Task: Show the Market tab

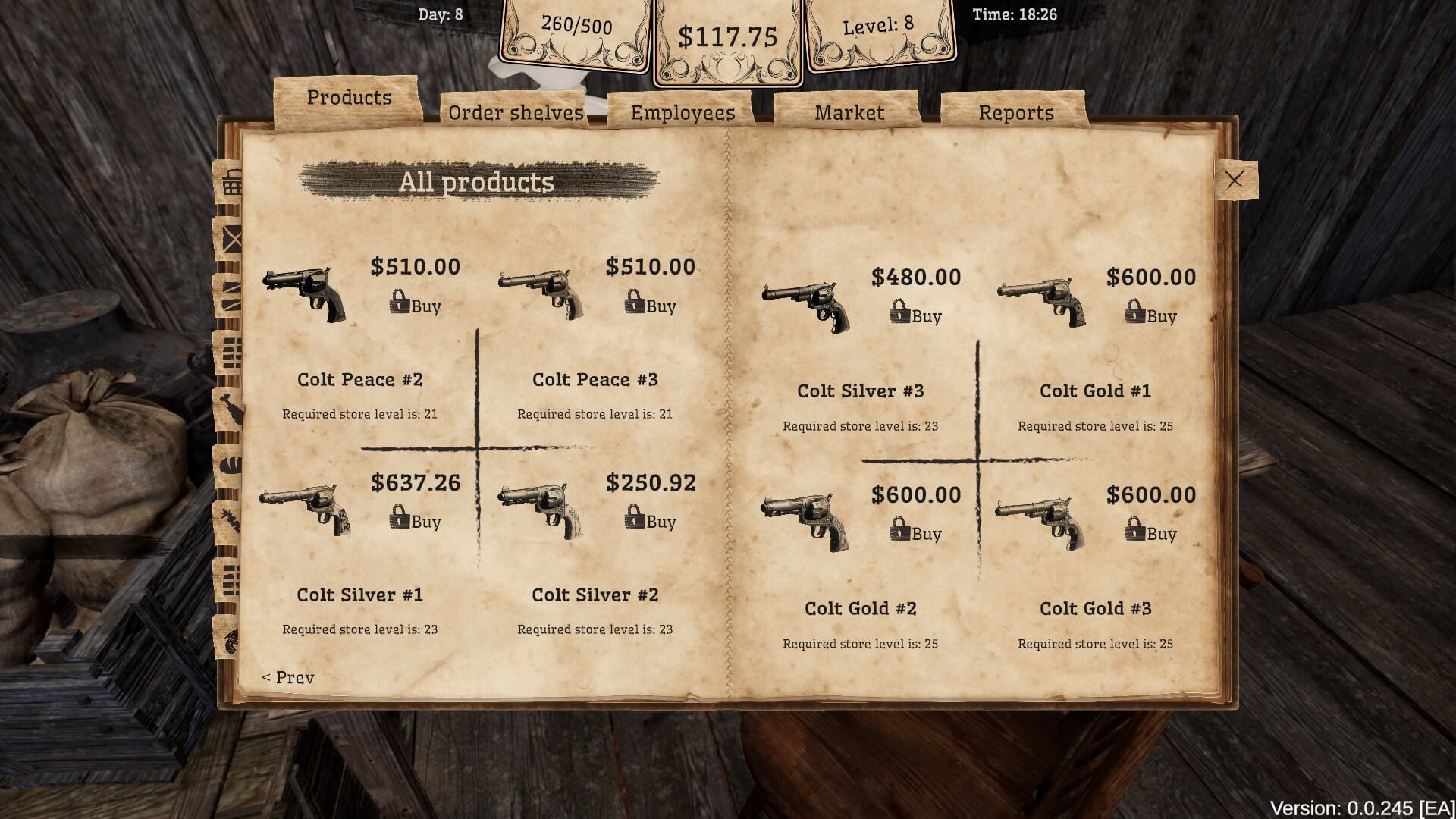Action: (849, 112)
